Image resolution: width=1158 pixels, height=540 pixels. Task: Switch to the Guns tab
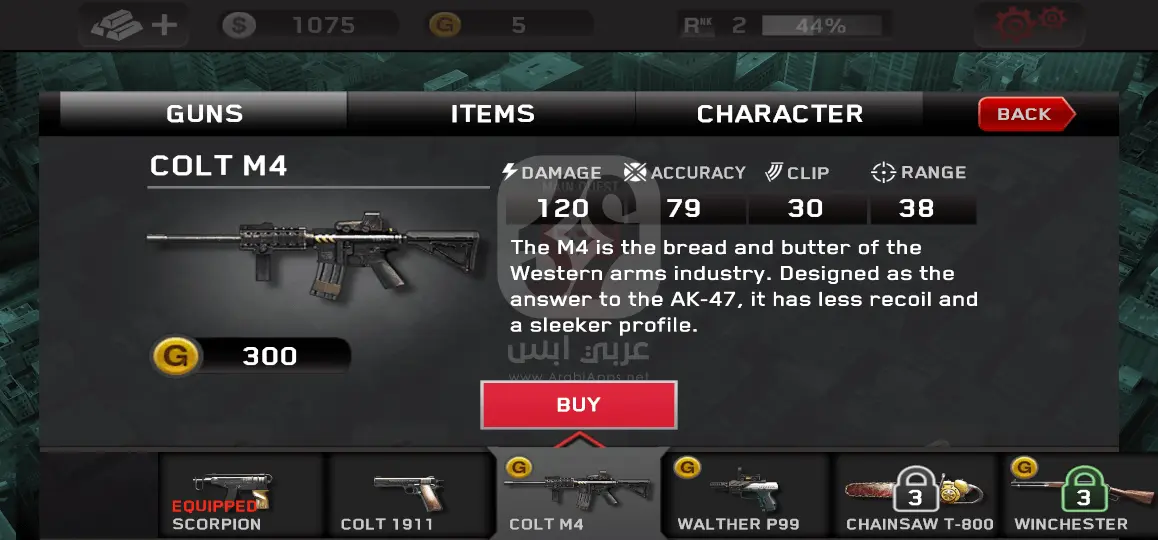pyautogui.click(x=204, y=114)
